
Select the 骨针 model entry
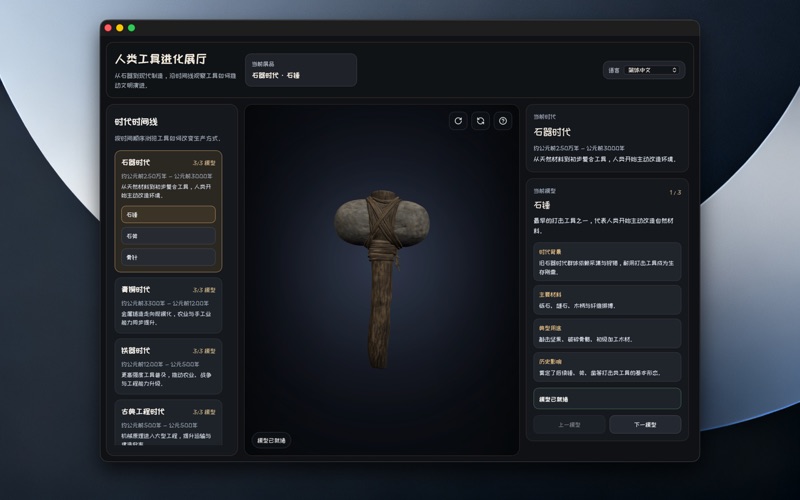(x=168, y=257)
